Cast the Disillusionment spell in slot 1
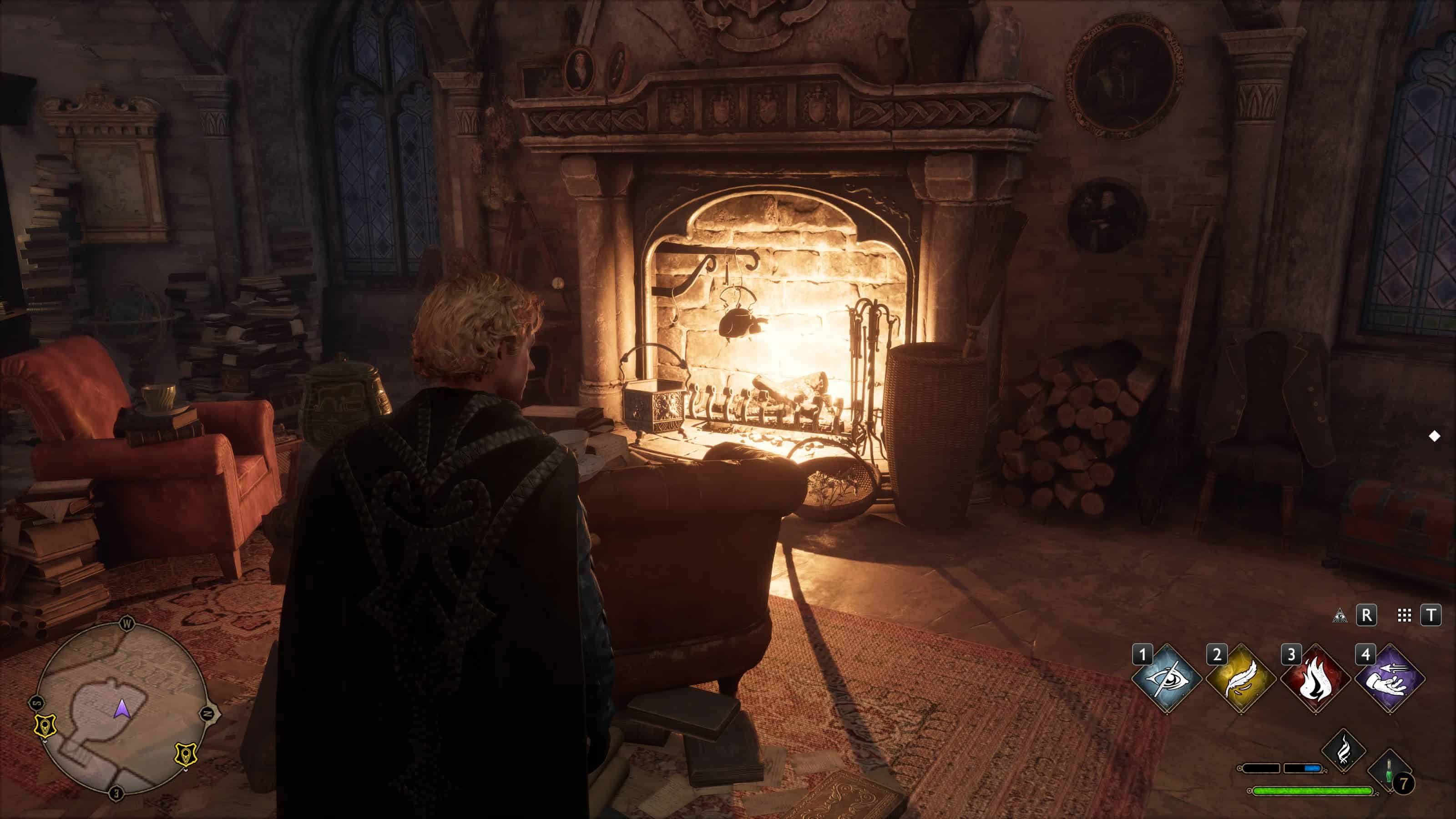The image size is (1456, 819). tap(1167, 677)
